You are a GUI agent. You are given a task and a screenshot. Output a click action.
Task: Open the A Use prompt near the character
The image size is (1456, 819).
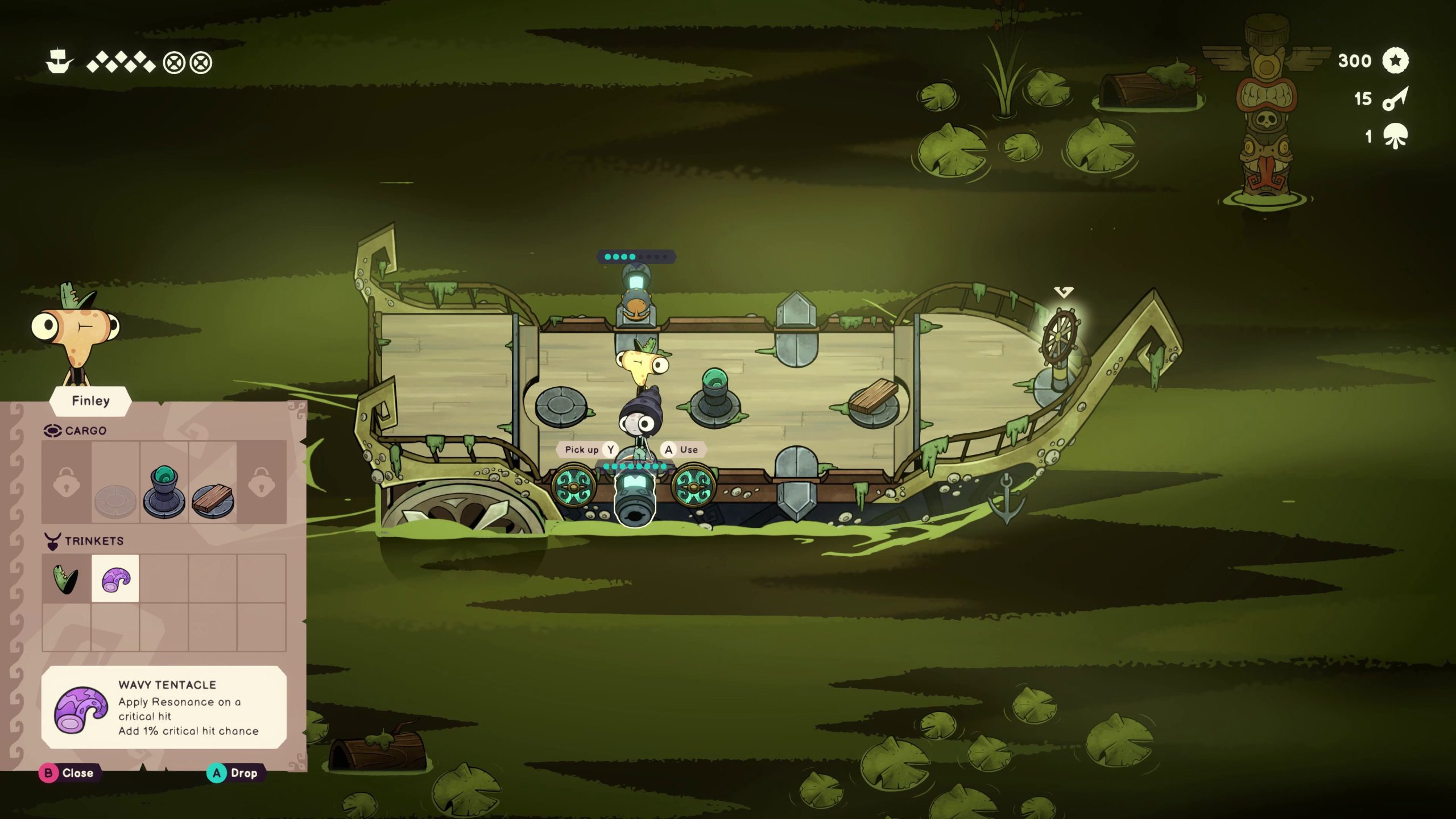click(x=682, y=449)
